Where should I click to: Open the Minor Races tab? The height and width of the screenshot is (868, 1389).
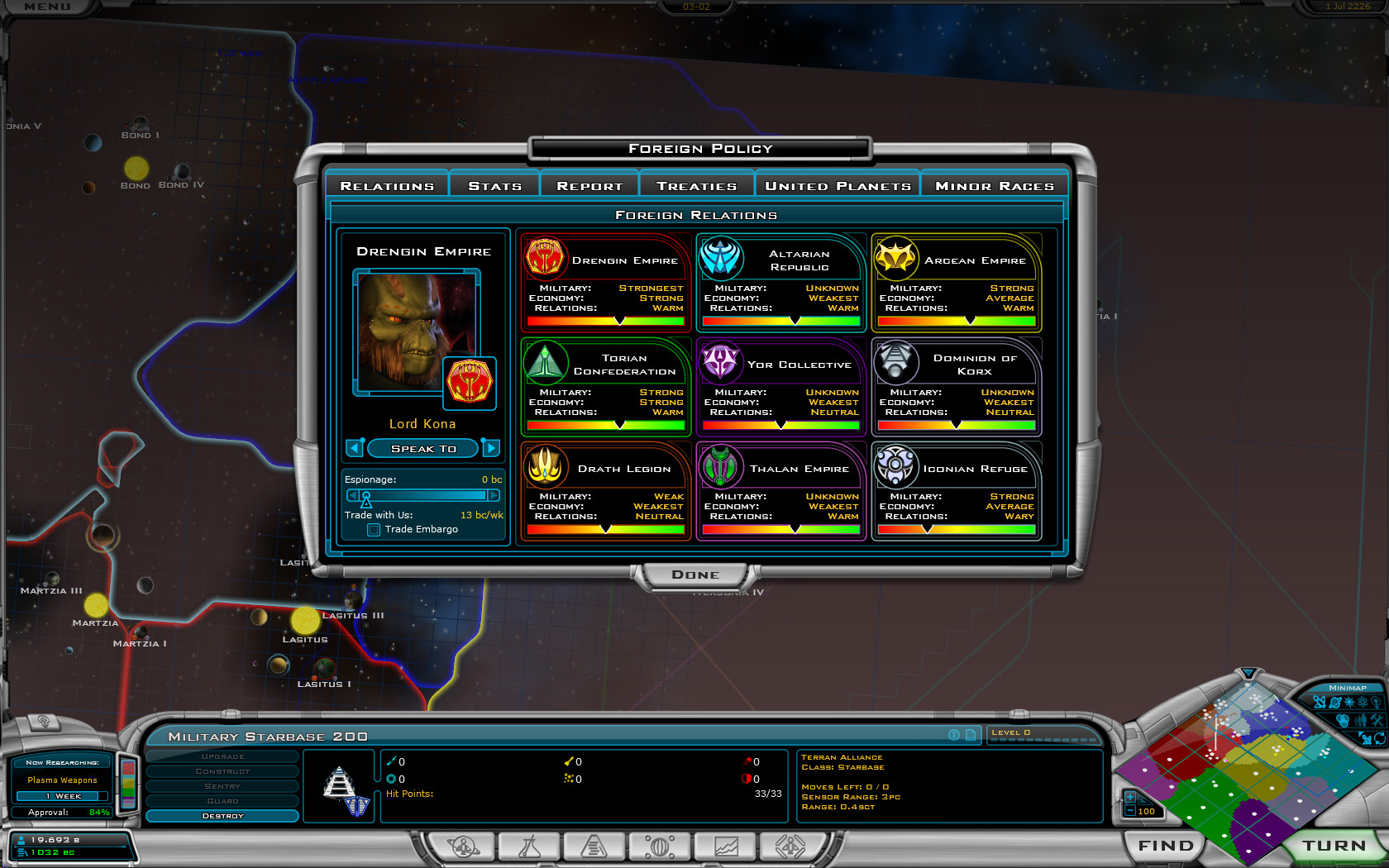[x=994, y=186]
